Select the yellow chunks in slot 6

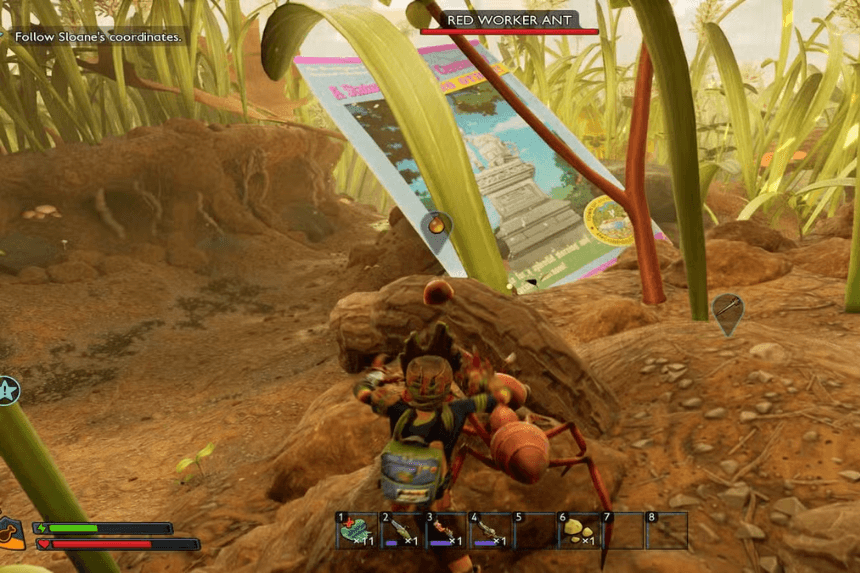[x=579, y=530]
